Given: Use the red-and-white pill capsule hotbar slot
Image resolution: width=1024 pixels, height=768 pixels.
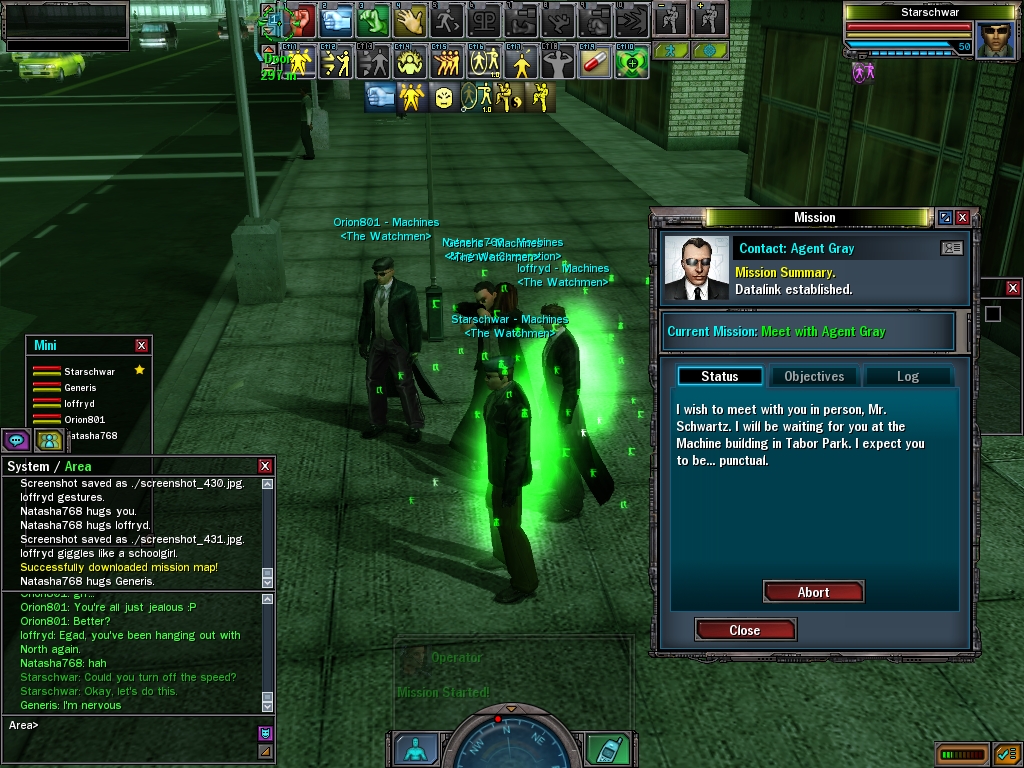Looking at the screenshot, I should tap(593, 63).
